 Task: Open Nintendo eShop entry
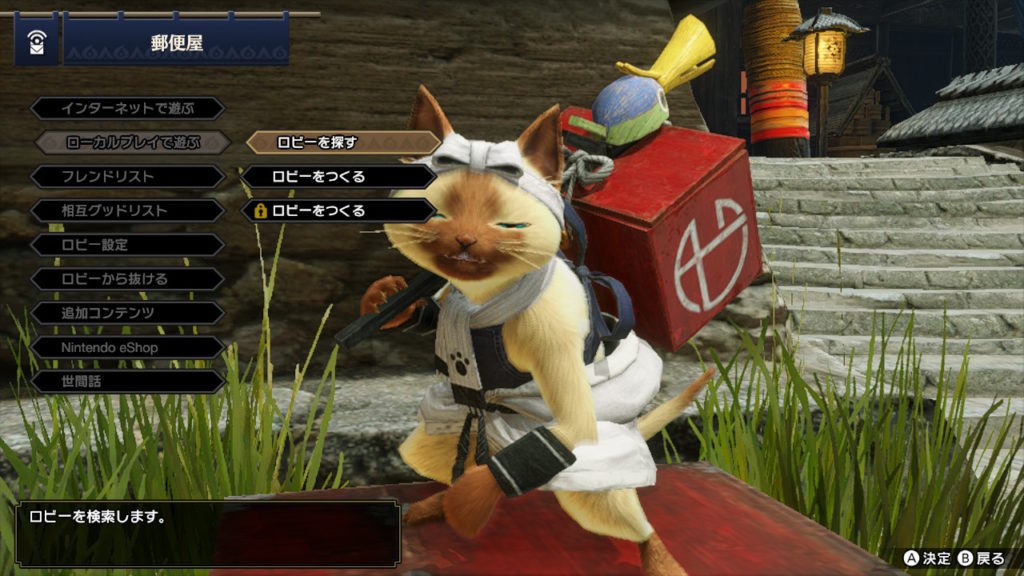(x=128, y=347)
